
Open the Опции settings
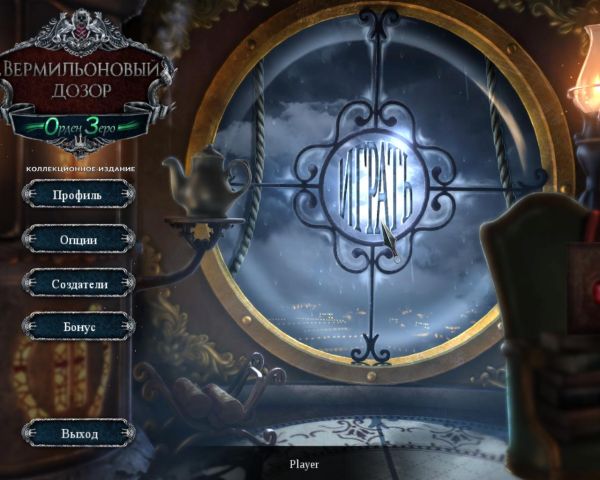pos(78,239)
